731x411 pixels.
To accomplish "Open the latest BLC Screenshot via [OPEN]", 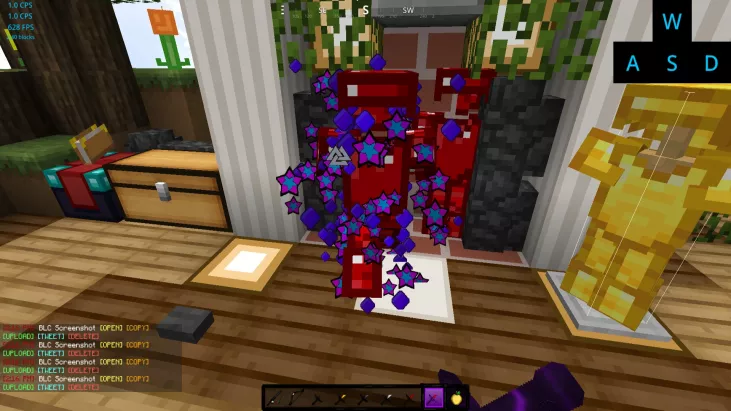I will [111, 379].
